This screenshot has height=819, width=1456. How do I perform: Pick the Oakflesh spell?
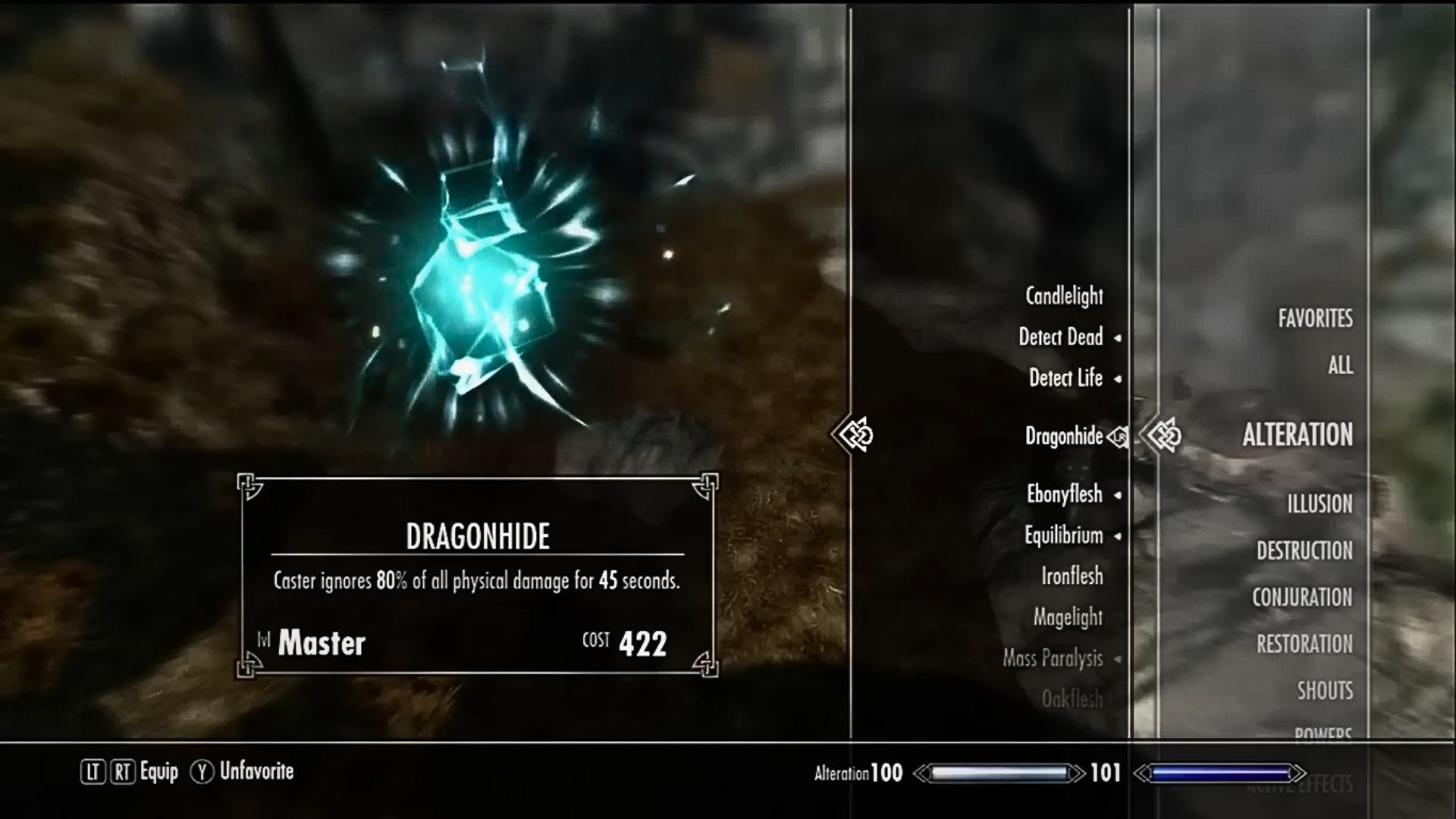[x=1072, y=699]
